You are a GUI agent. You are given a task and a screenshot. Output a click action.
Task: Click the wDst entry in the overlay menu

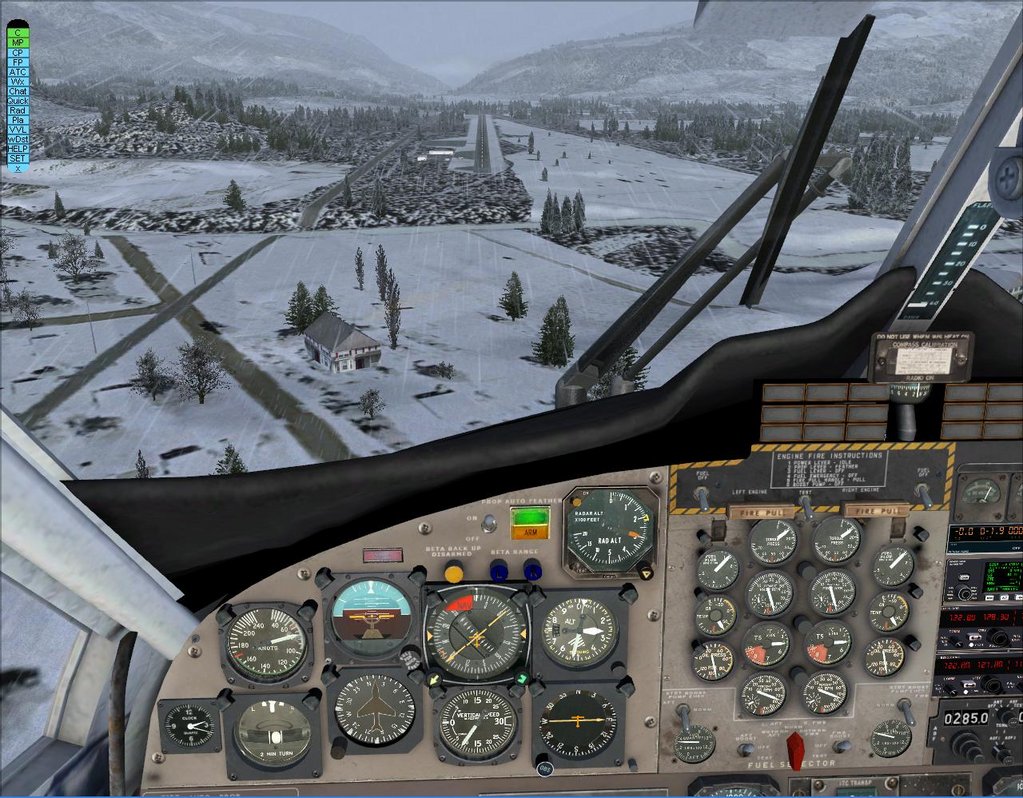tap(17, 139)
